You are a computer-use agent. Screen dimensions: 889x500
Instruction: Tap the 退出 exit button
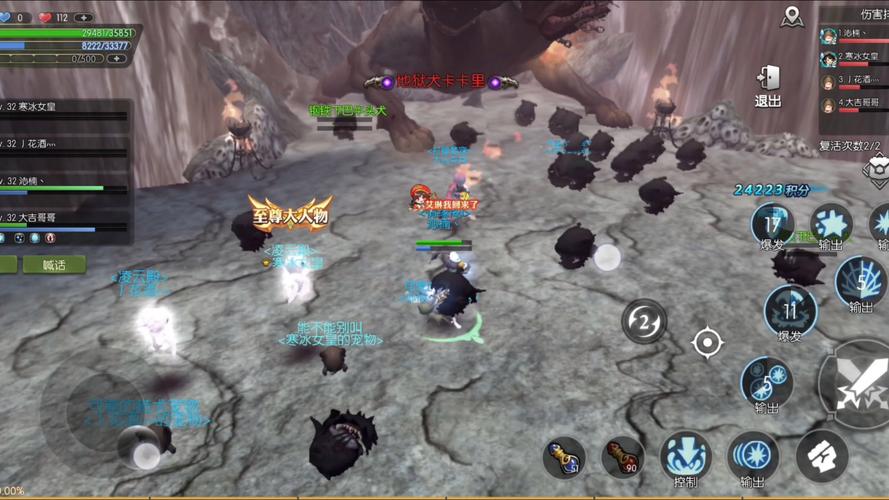pos(768,85)
